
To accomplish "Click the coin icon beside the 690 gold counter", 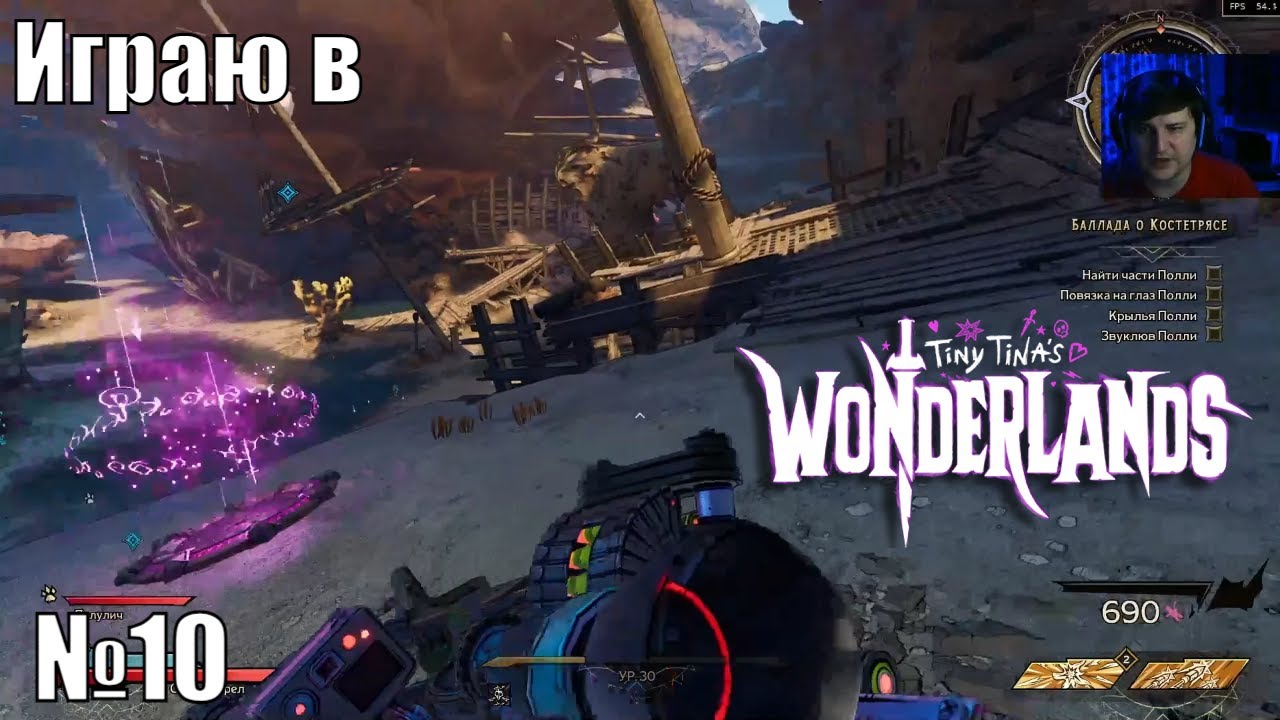I will [x=1172, y=611].
